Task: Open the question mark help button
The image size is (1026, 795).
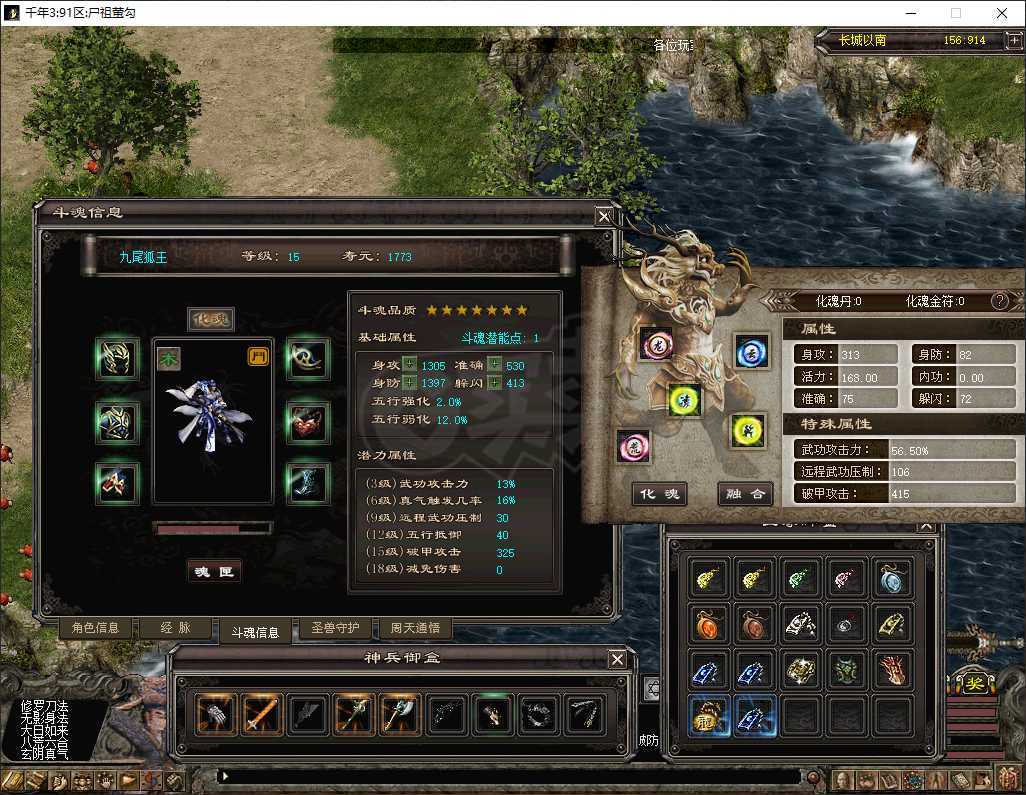Action: click(x=999, y=301)
